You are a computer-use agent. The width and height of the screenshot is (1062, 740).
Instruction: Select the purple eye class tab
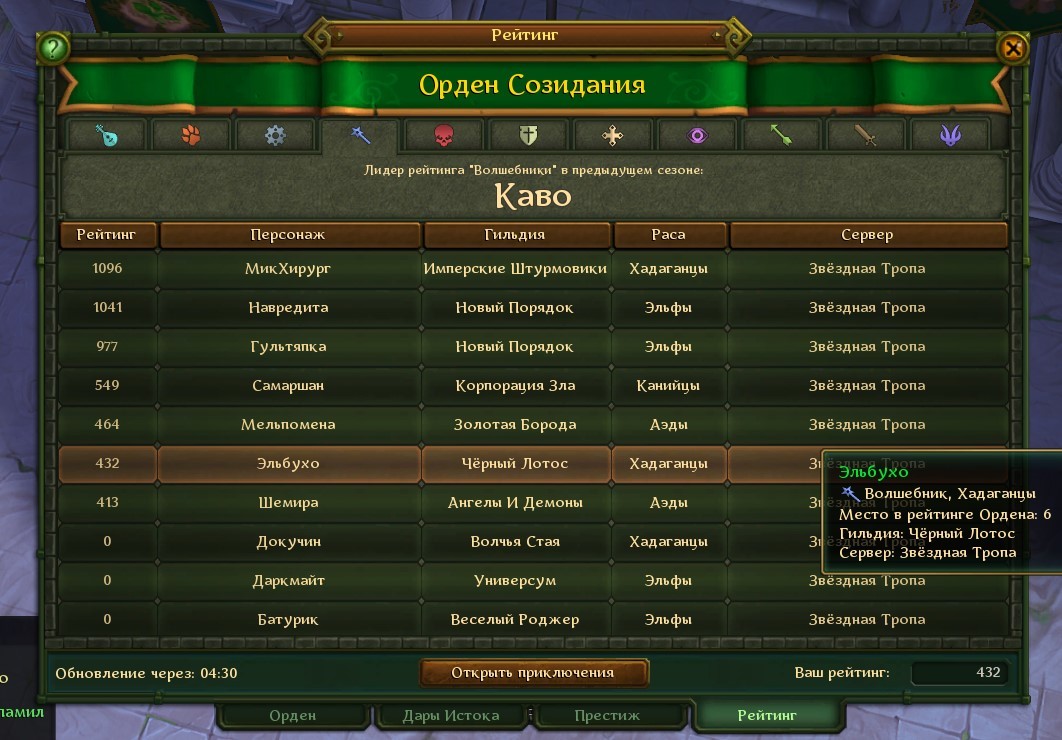point(697,135)
